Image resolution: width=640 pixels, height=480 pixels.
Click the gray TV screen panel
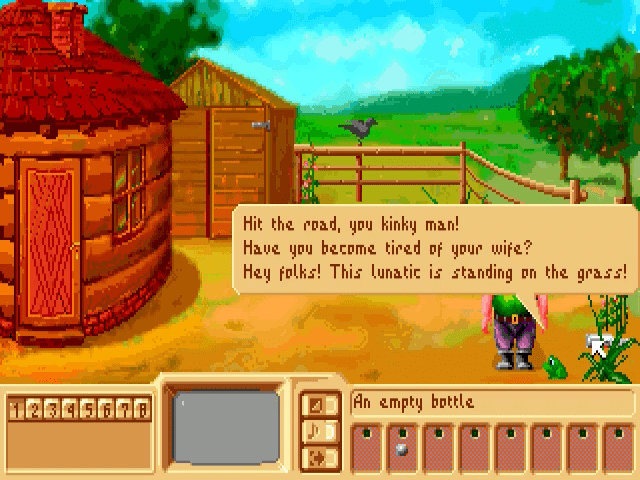click(x=225, y=430)
